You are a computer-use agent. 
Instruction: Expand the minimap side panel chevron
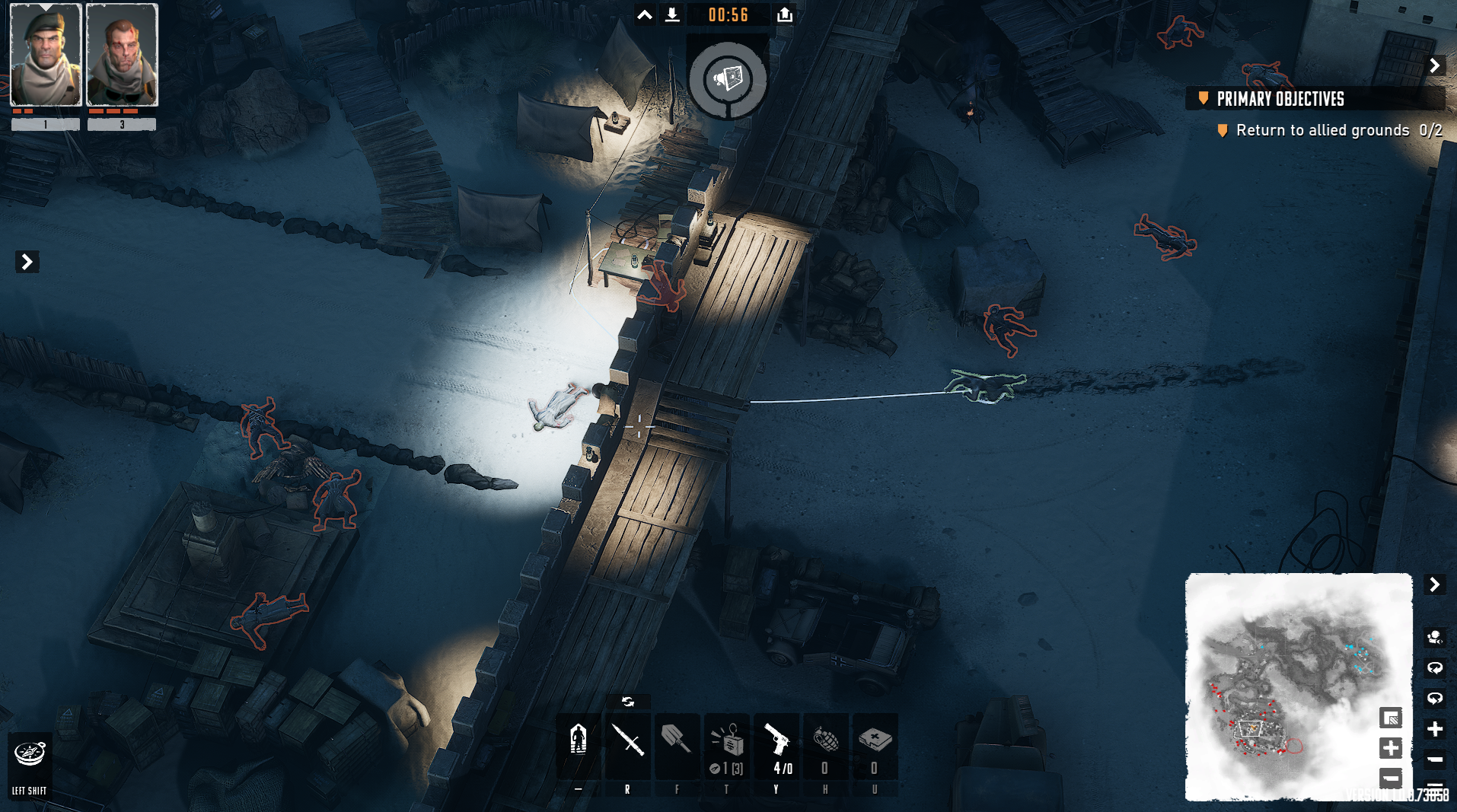[x=1436, y=585]
